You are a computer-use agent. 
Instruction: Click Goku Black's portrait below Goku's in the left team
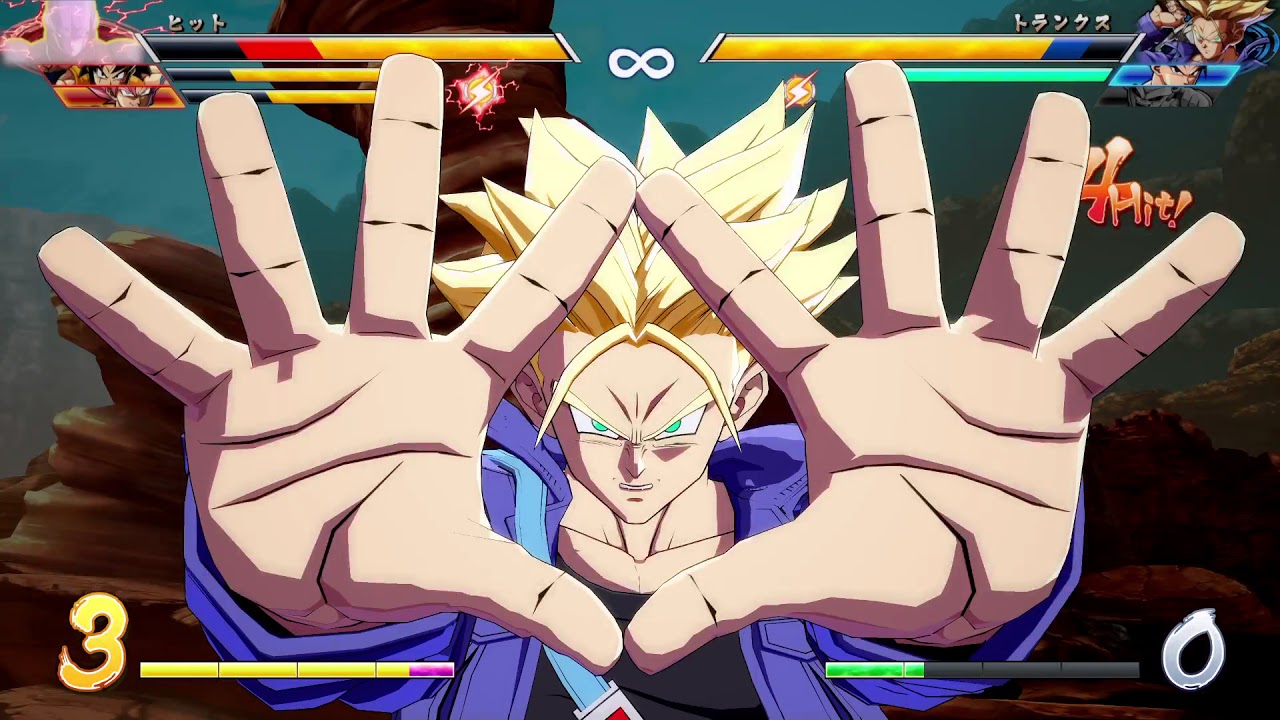pos(115,95)
